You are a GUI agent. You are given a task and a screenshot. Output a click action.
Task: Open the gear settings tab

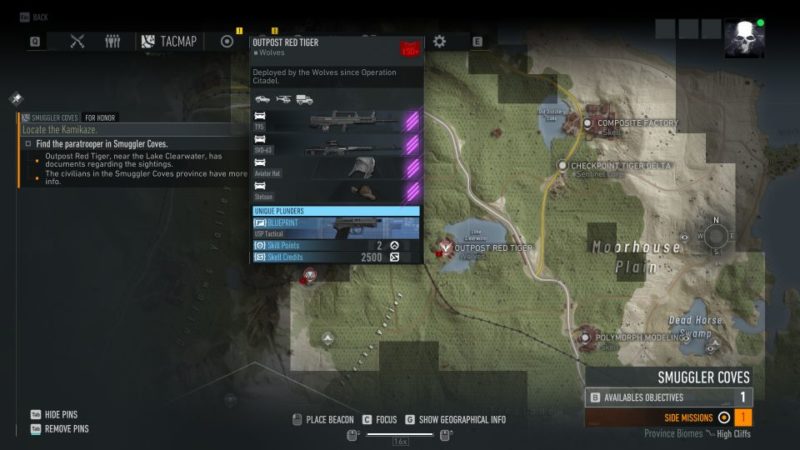coord(439,41)
